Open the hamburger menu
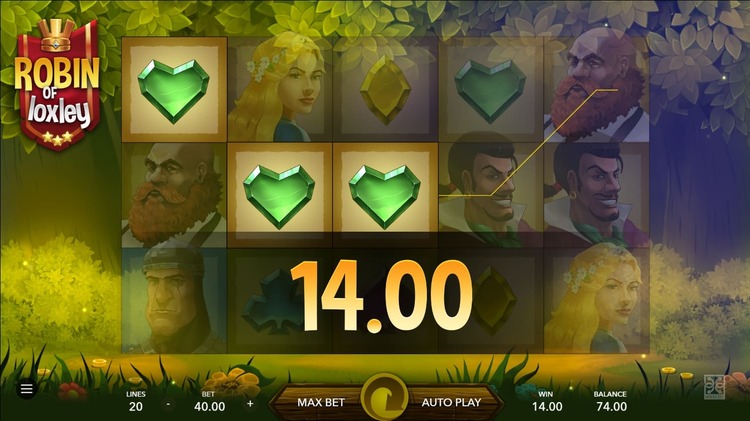This screenshot has width=750, height=421. tap(27, 389)
